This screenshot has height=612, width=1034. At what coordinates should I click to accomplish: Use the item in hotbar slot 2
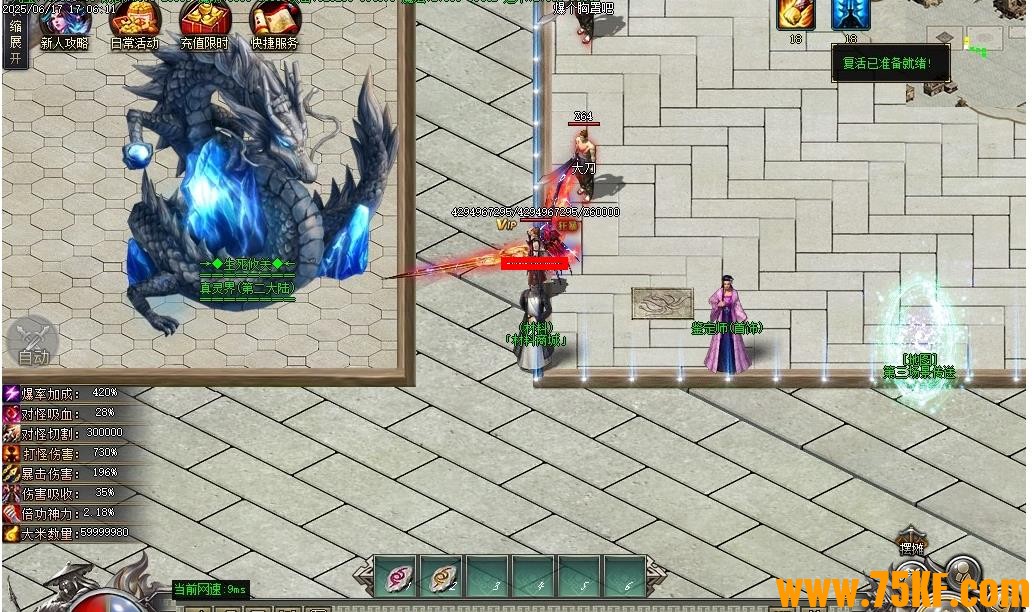(440, 576)
